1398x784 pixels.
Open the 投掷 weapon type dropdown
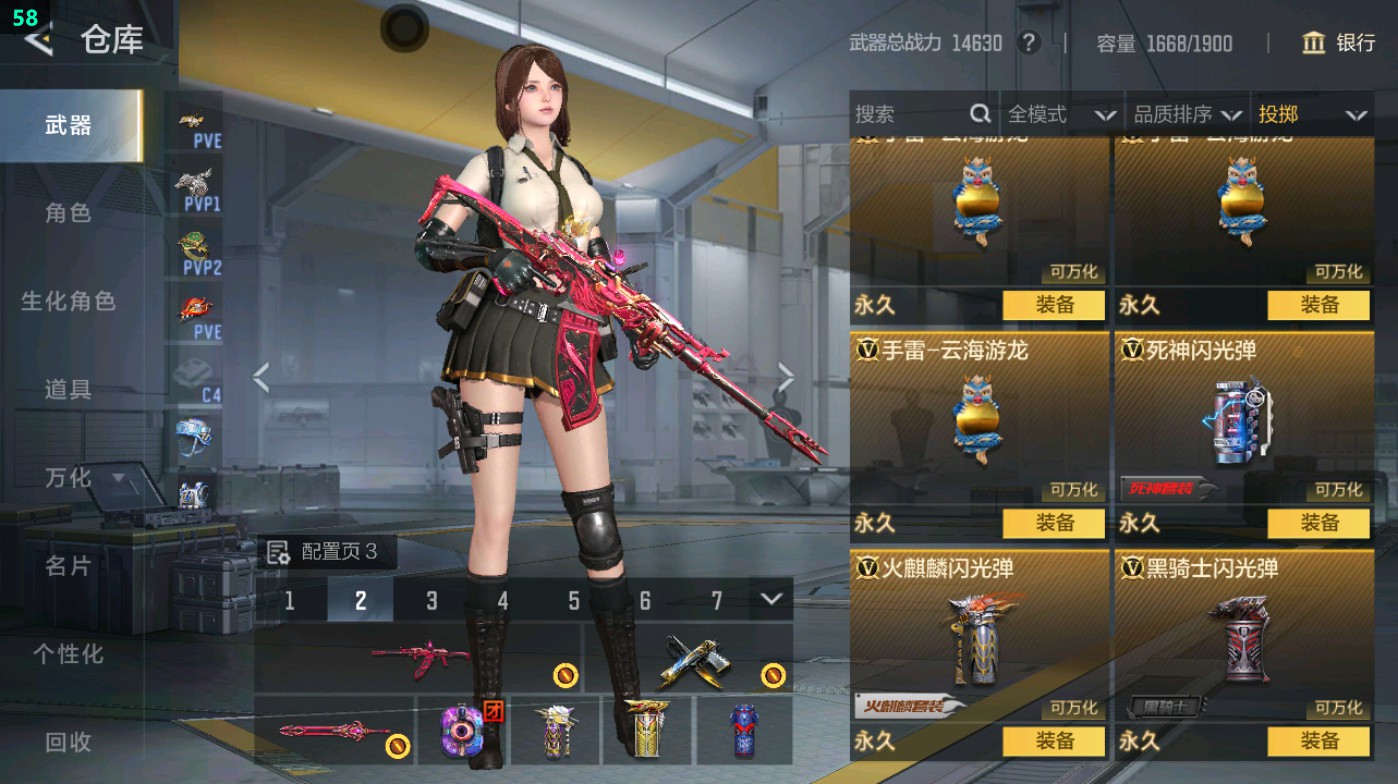pyautogui.click(x=1311, y=115)
